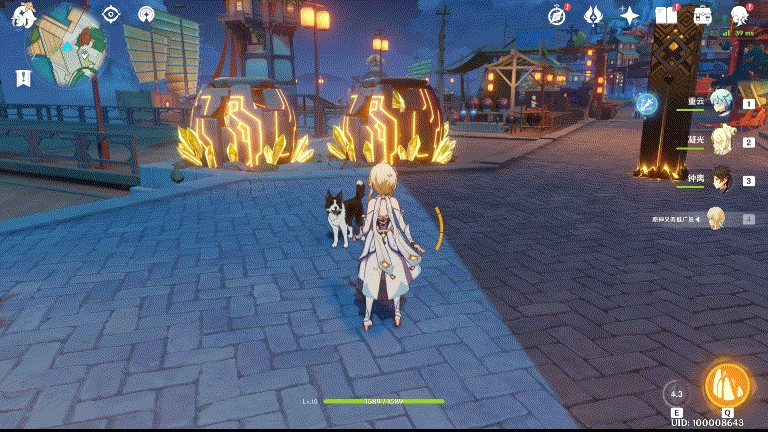Click the blue buff icon beside 重云
The width and height of the screenshot is (768, 432).
[647, 102]
